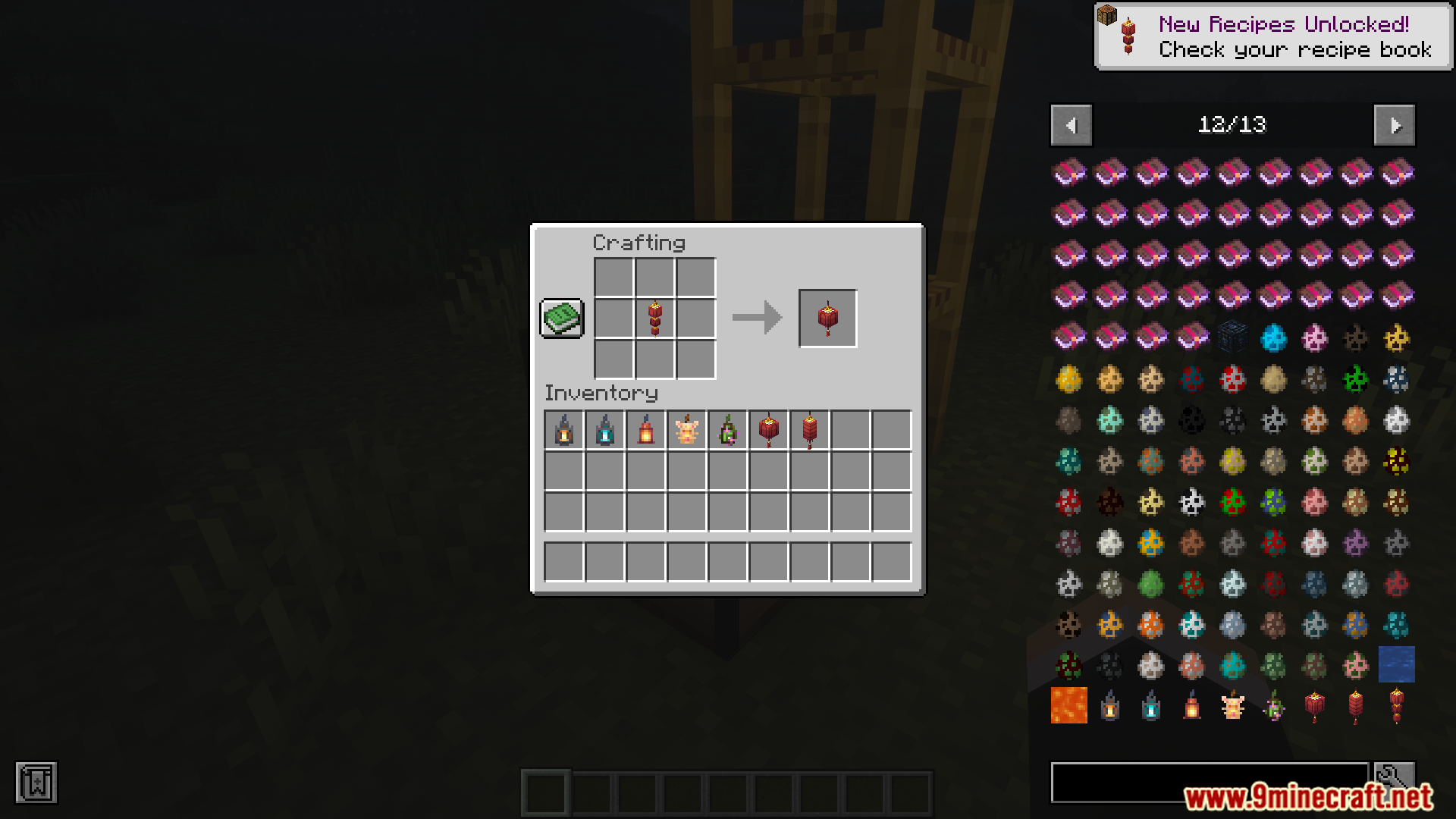Choose the water block in the item list

(1397, 664)
